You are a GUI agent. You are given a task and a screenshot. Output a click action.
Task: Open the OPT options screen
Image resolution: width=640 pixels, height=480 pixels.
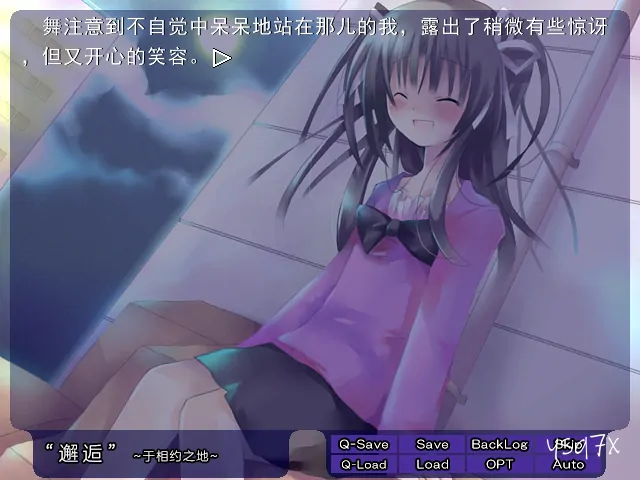tap(499, 464)
